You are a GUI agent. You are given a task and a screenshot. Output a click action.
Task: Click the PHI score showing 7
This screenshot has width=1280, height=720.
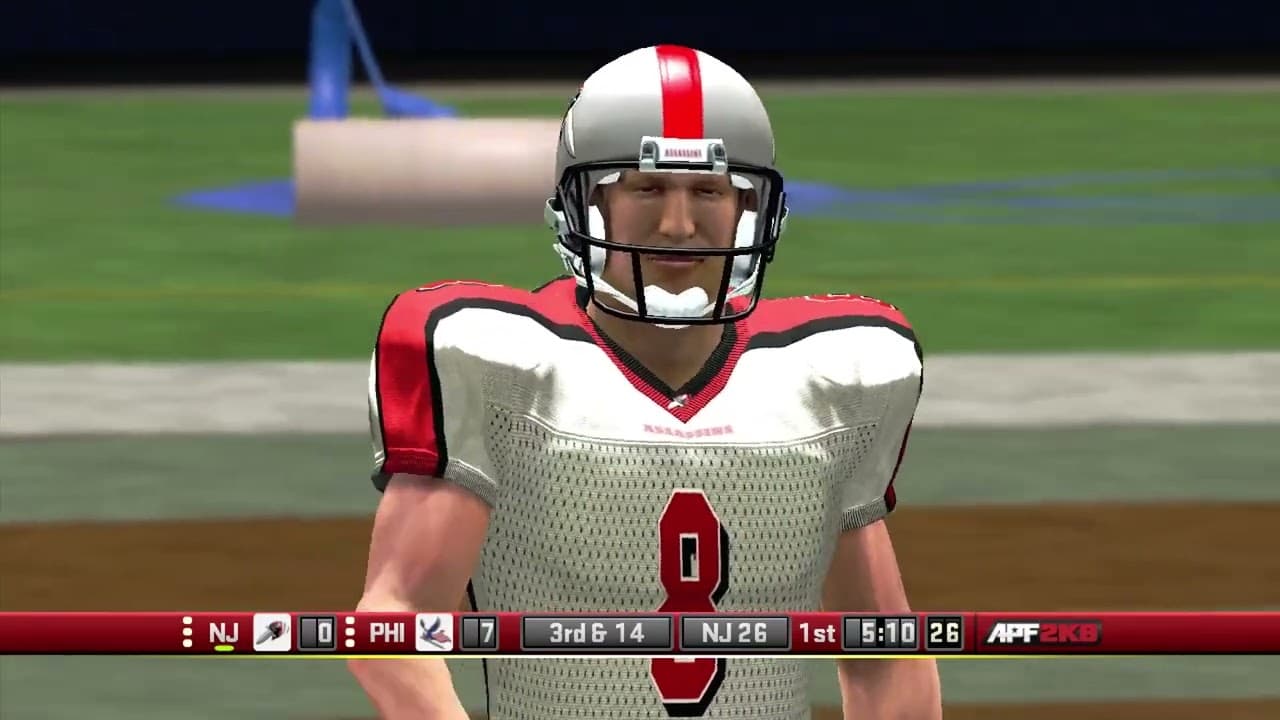481,632
